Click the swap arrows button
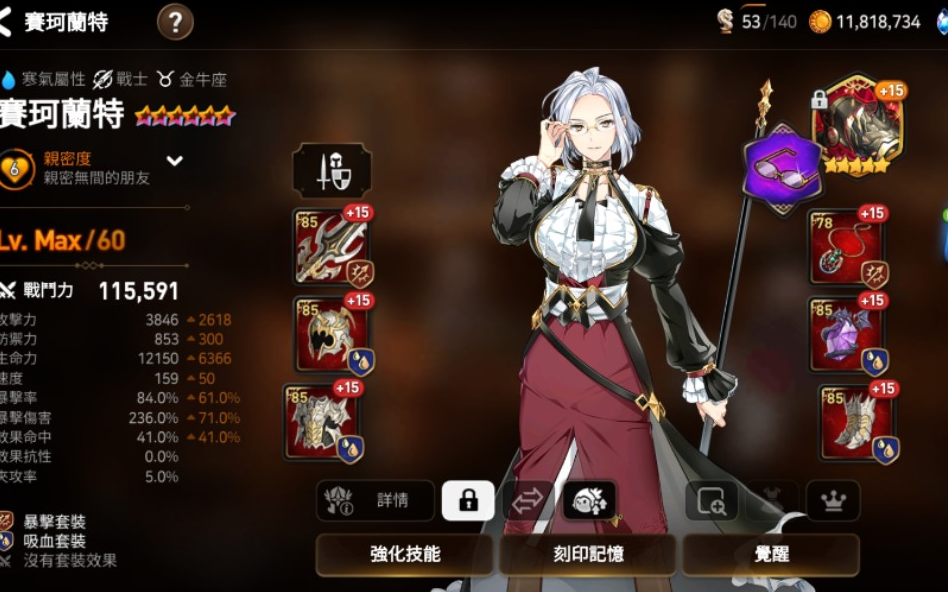Viewport: 948px width, 592px height. (528, 501)
